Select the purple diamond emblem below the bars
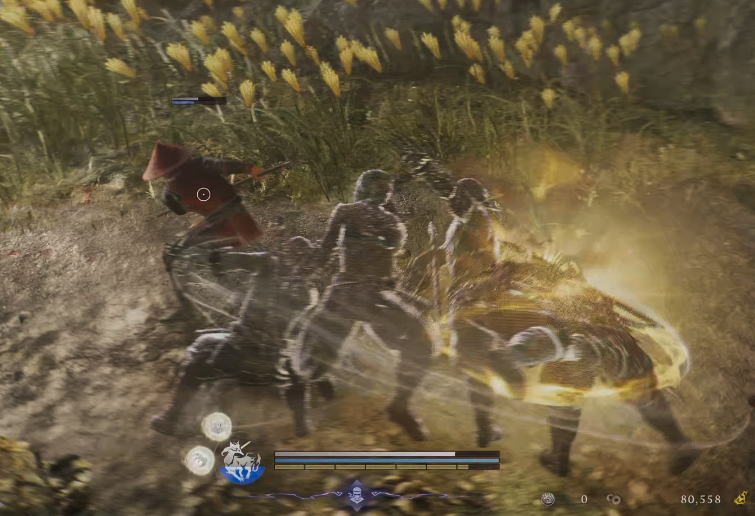This screenshot has height=516, width=755. tap(356, 492)
